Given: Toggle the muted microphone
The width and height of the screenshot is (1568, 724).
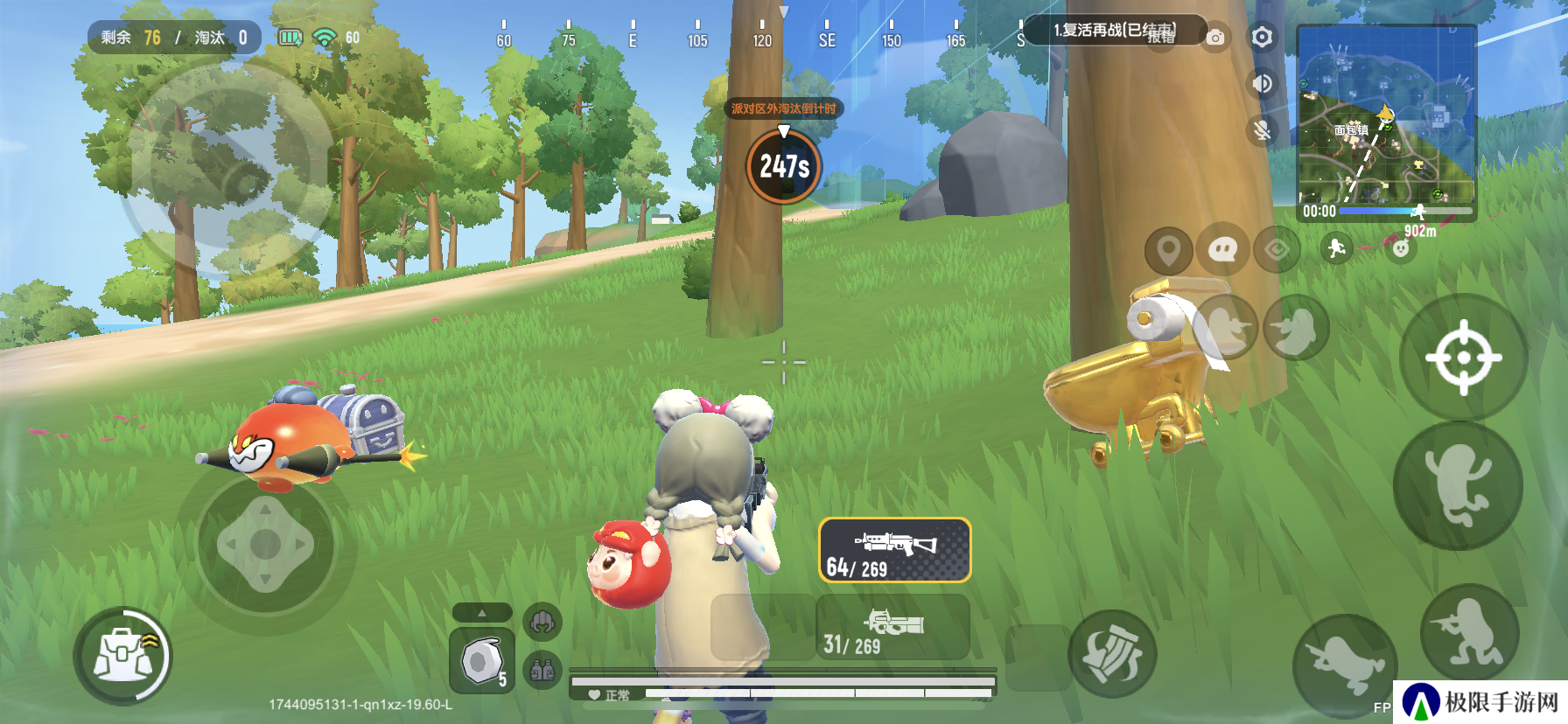Looking at the screenshot, I should click(1262, 130).
